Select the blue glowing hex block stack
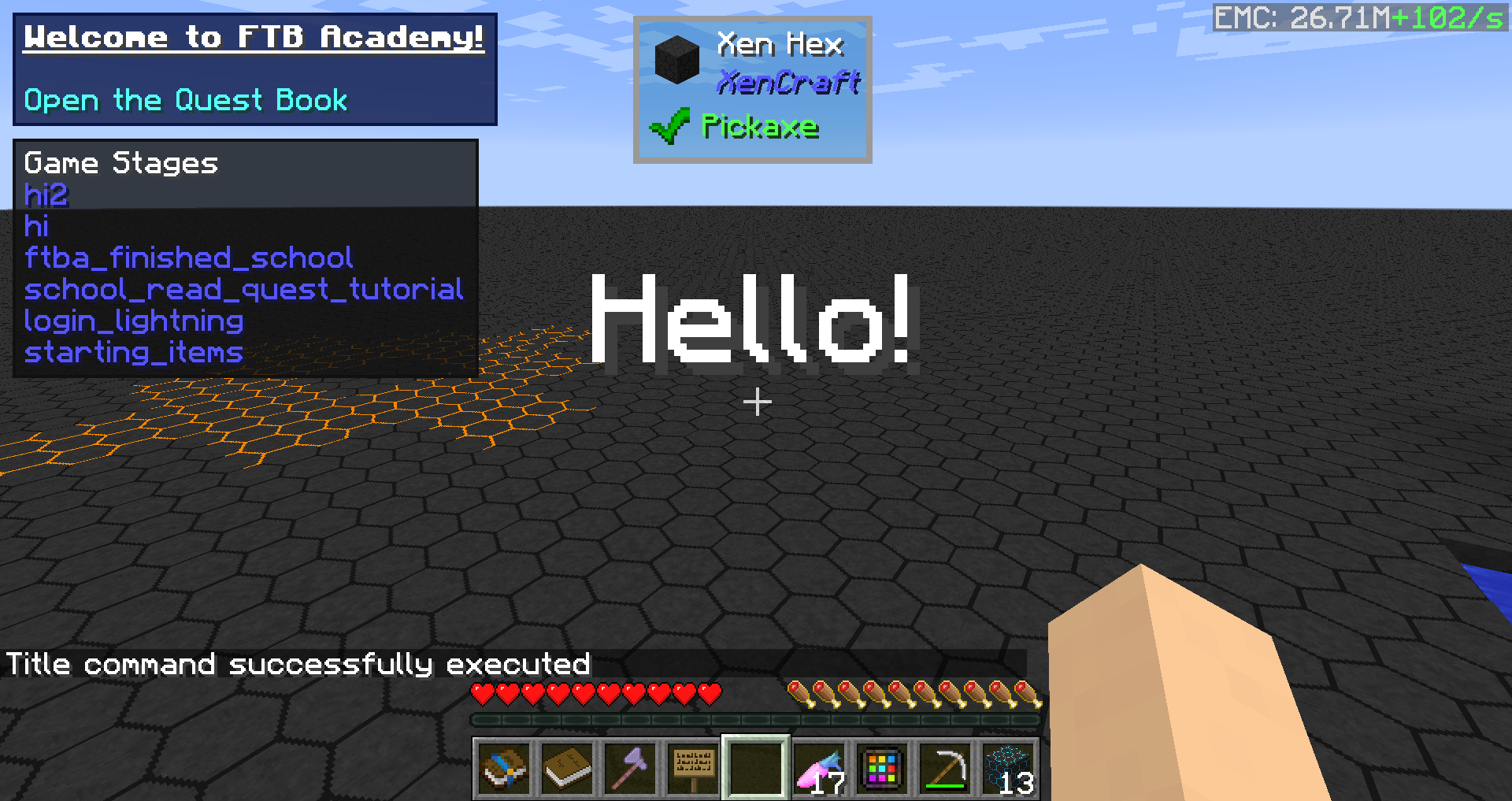The width and height of the screenshot is (1512, 801). (1009, 768)
